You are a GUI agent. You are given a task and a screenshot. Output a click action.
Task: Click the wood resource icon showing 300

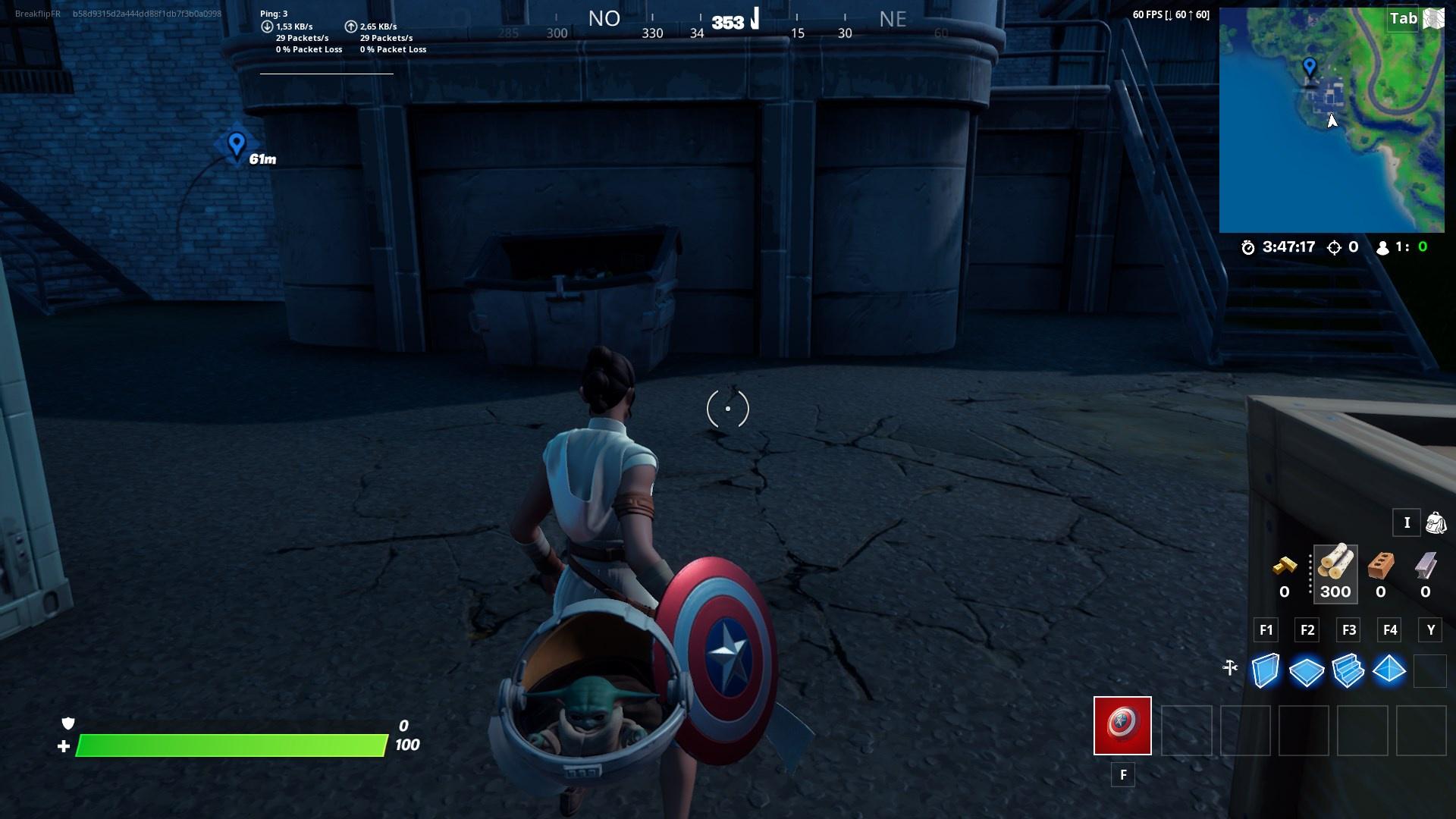click(x=1335, y=570)
